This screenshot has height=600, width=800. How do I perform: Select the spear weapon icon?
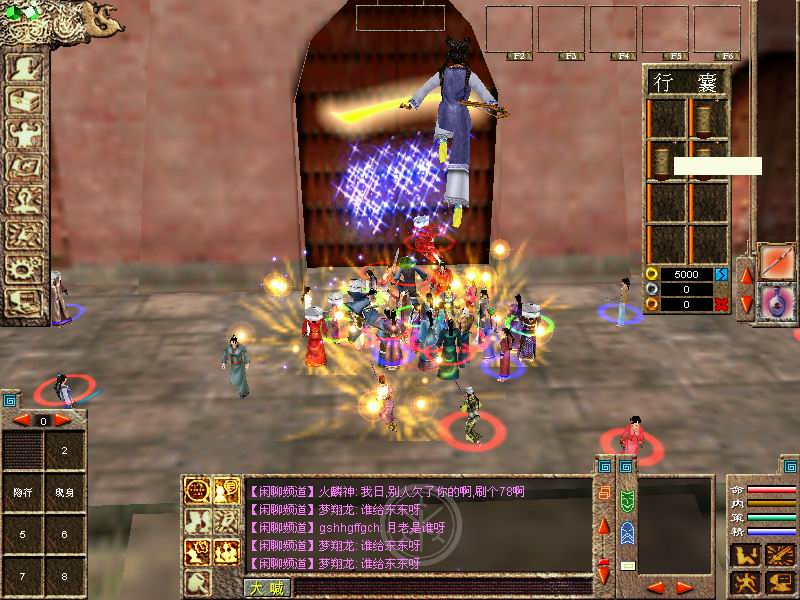(775, 262)
